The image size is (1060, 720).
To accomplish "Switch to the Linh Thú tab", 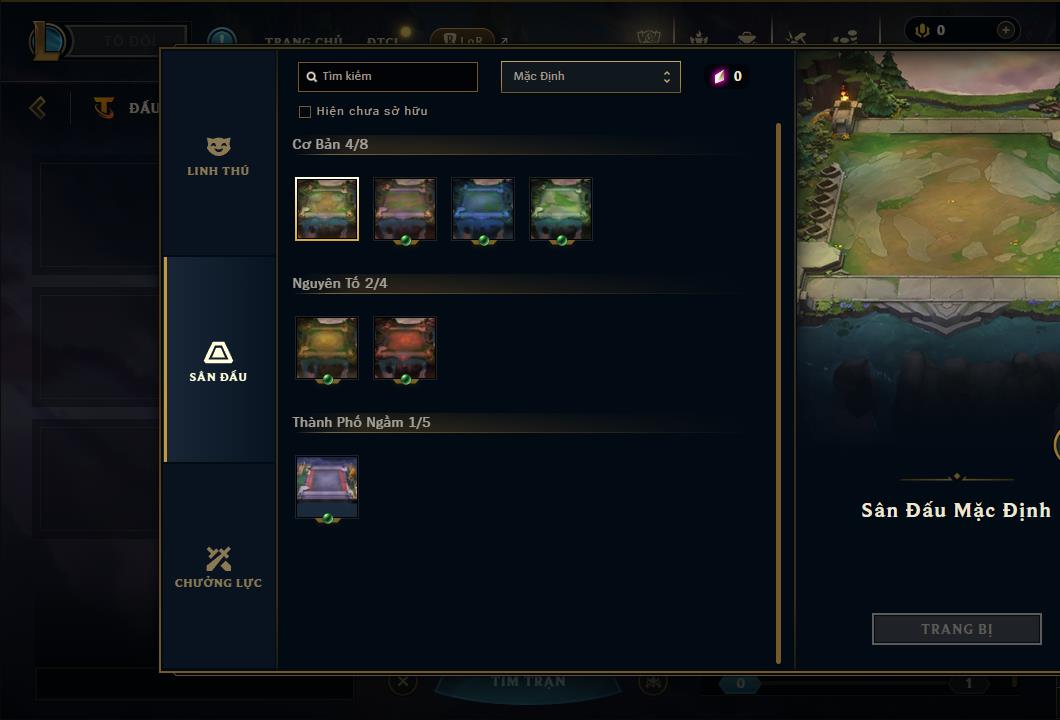I will tap(218, 156).
